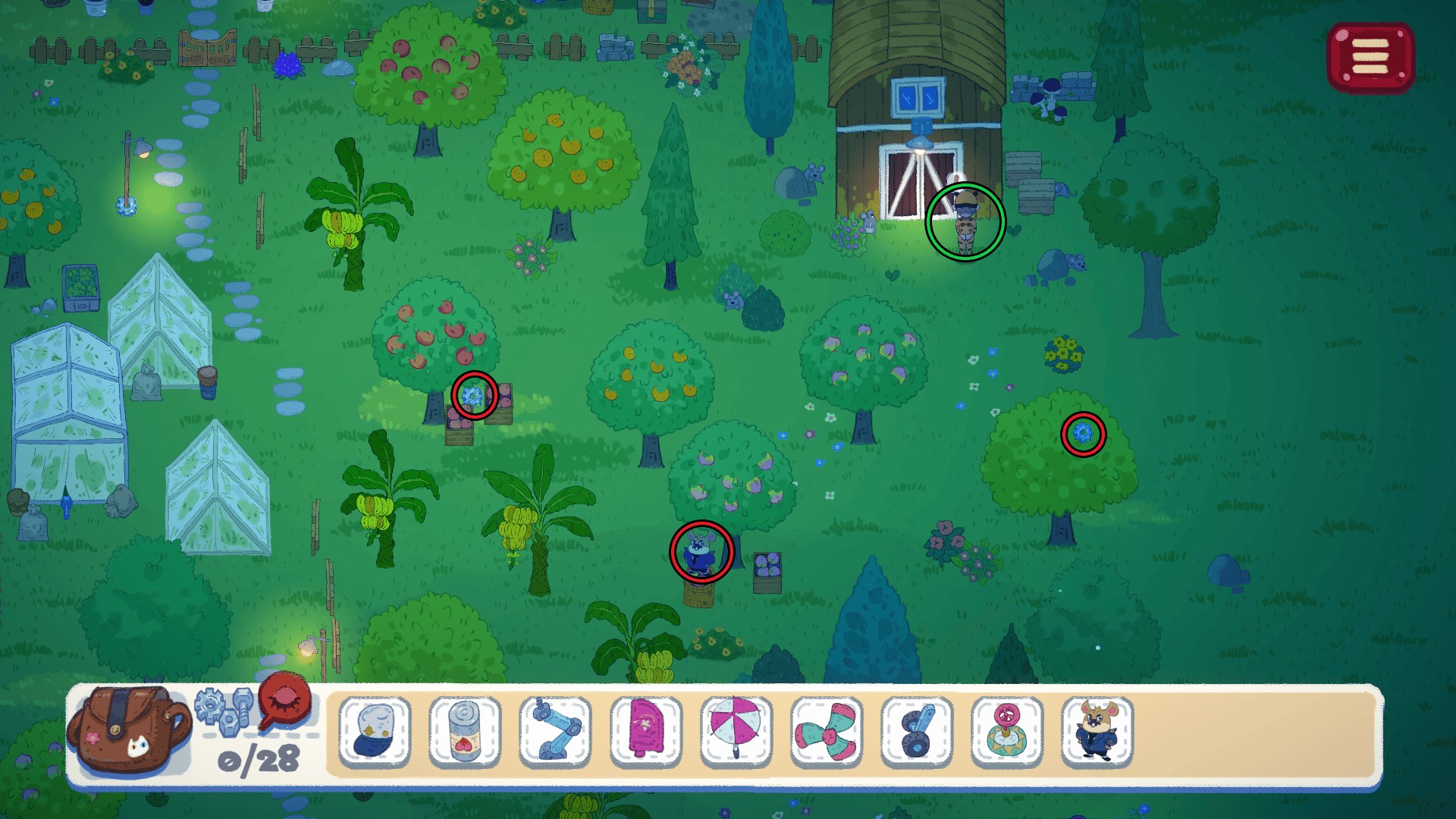The image size is (1456, 819).
Task: Select the pink popsicle item slot
Action: click(645, 732)
